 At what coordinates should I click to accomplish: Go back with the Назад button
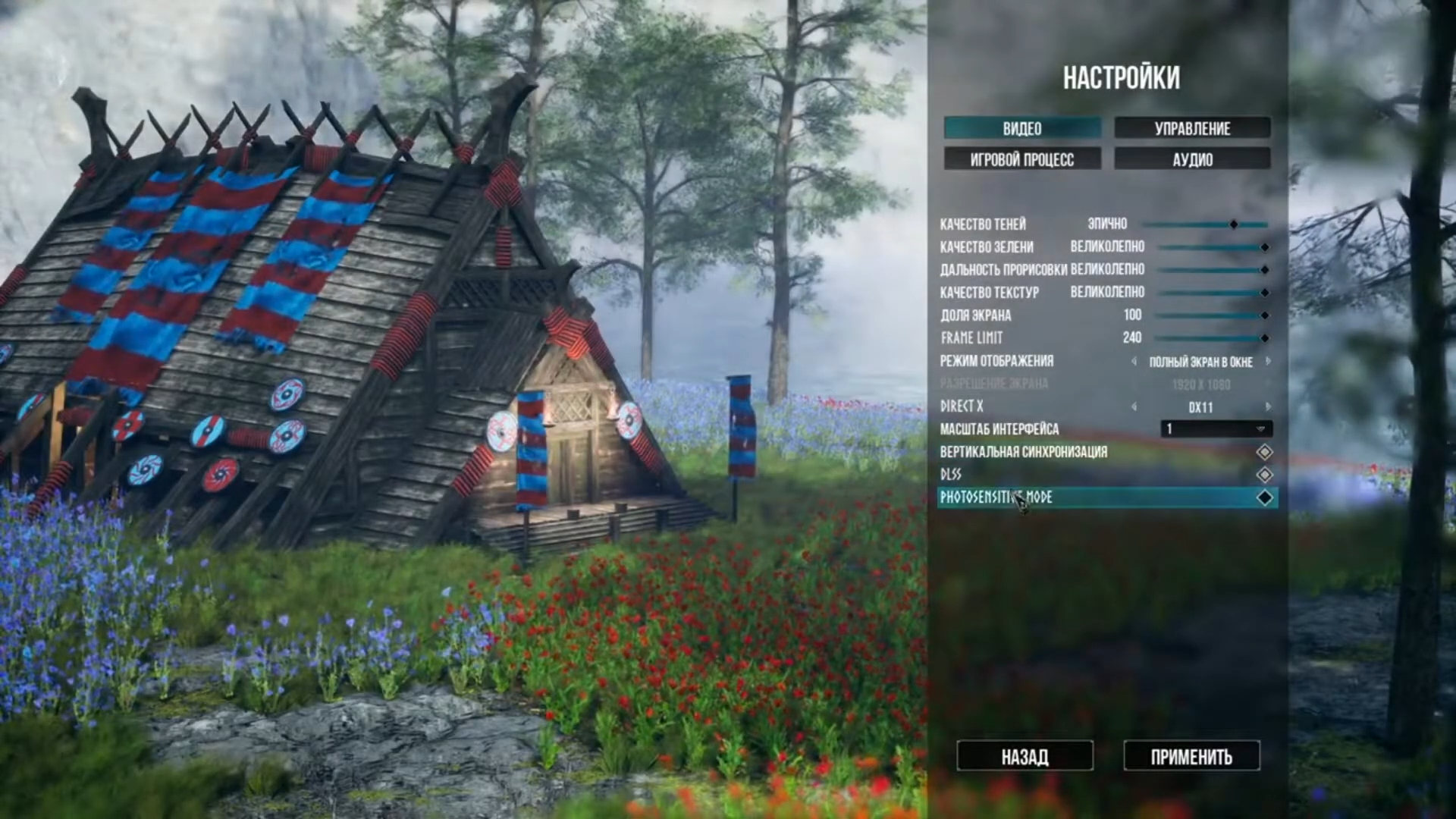[1025, 756]
